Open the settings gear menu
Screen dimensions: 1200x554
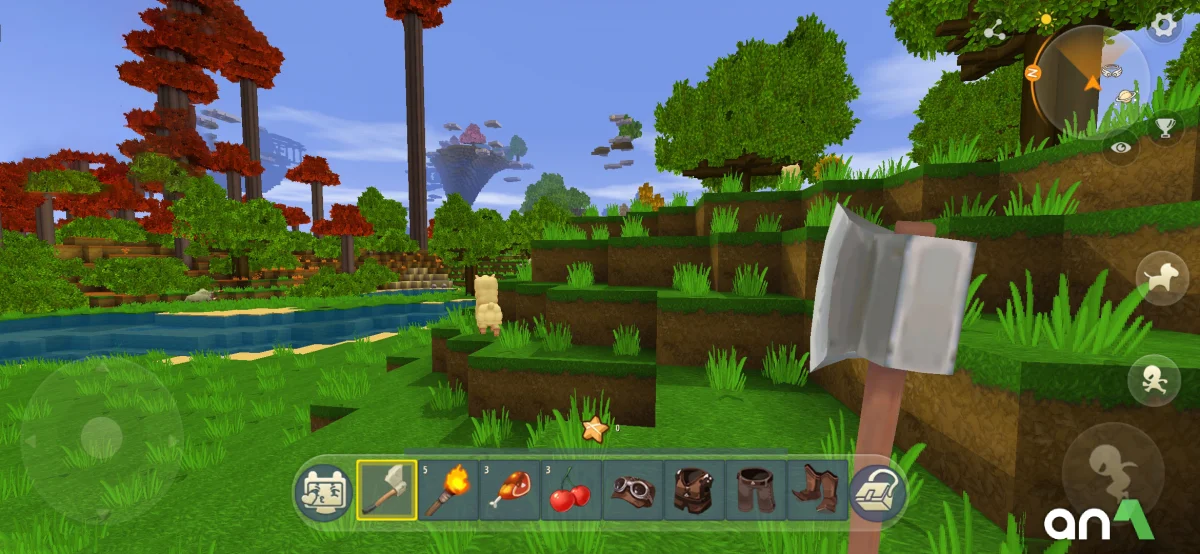point(1163,26)
